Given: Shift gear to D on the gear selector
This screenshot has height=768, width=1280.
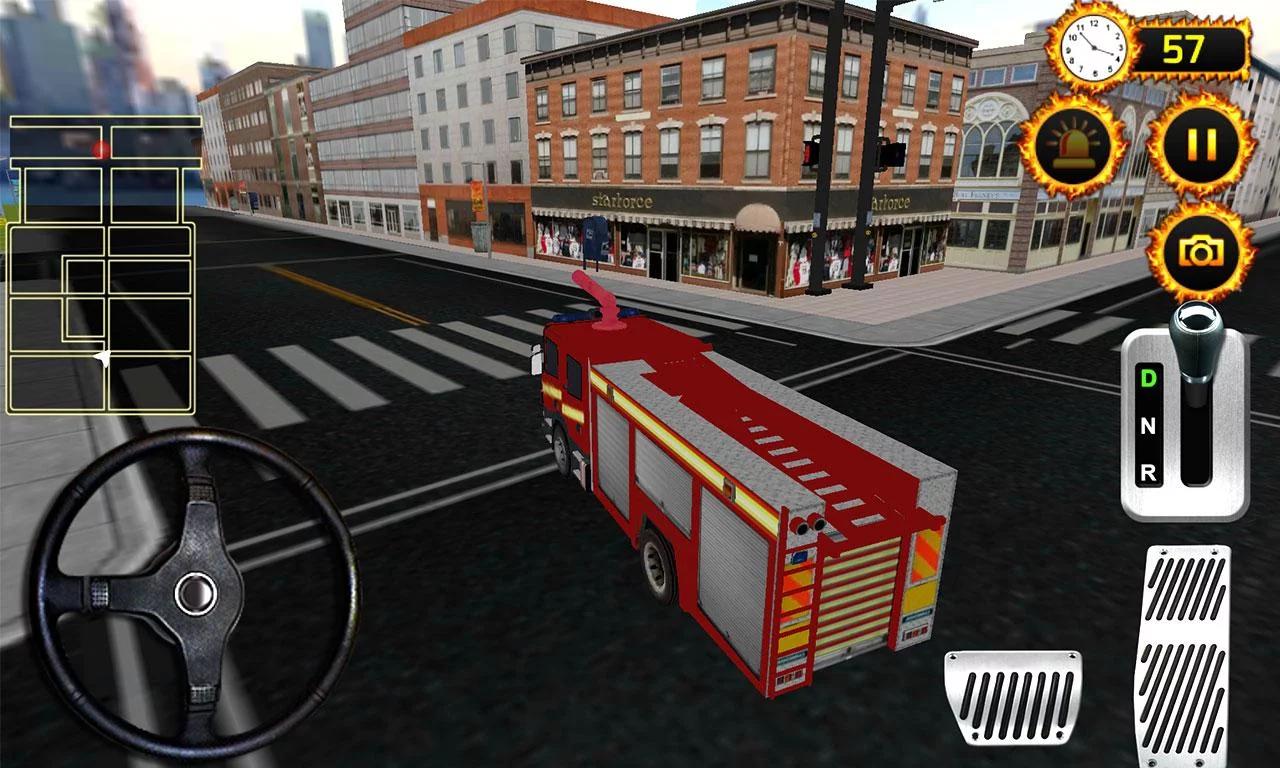Looking at the screenshot, I should pyautogui.click(x=1148, y=378).
